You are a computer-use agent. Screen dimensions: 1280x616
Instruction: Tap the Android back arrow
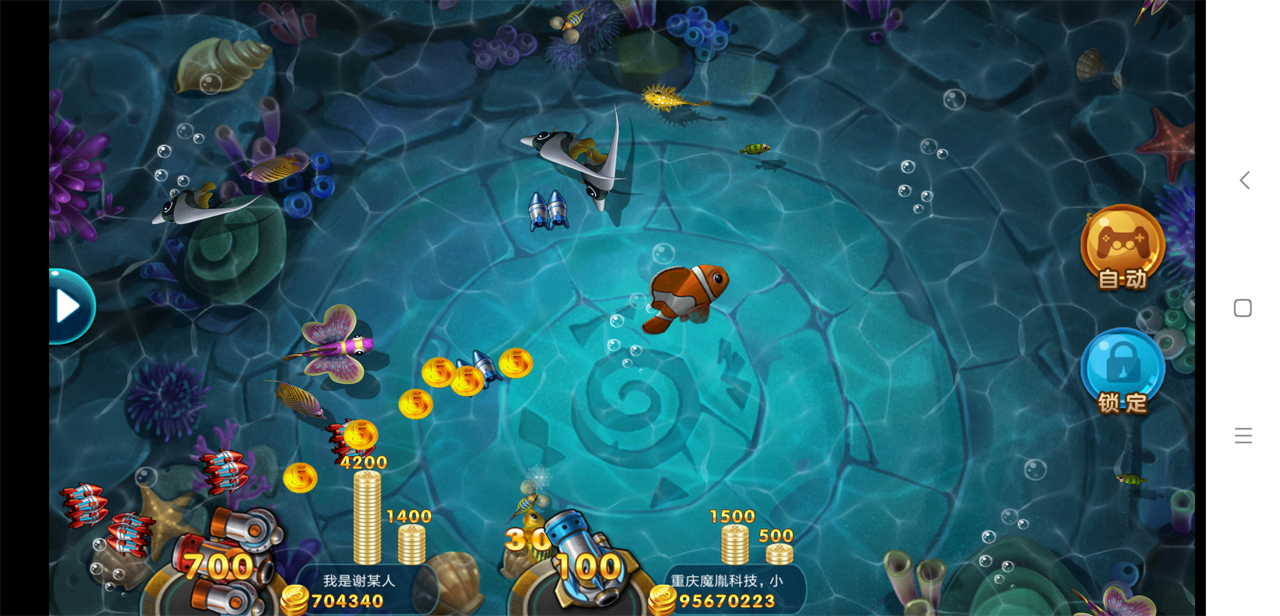pyautogui.click(x=1244, y=180)
